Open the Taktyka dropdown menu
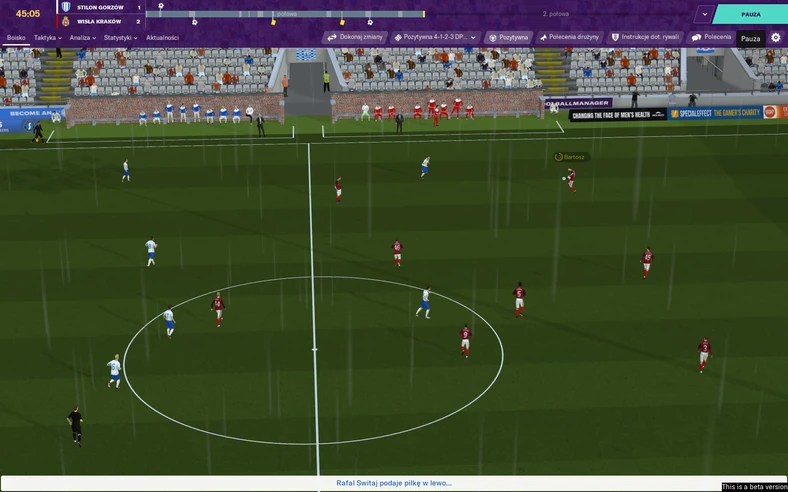788x492 pixels. [47, 38]
